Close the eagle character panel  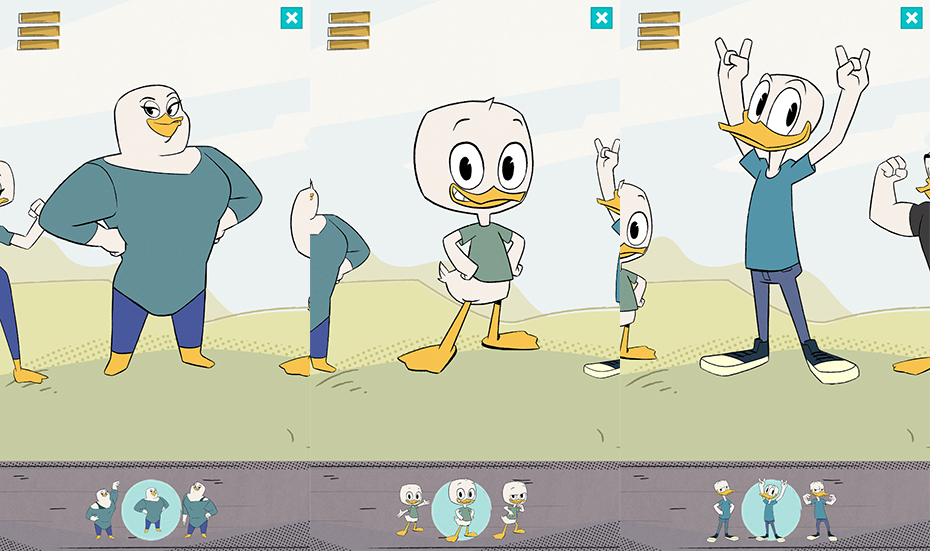pos(291,18)
